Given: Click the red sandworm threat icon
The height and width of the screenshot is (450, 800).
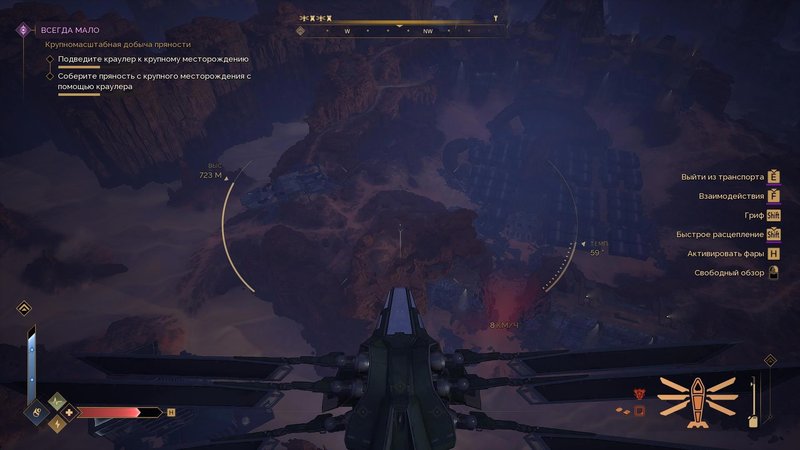Looking at the screenshot, I should (638, 394).
